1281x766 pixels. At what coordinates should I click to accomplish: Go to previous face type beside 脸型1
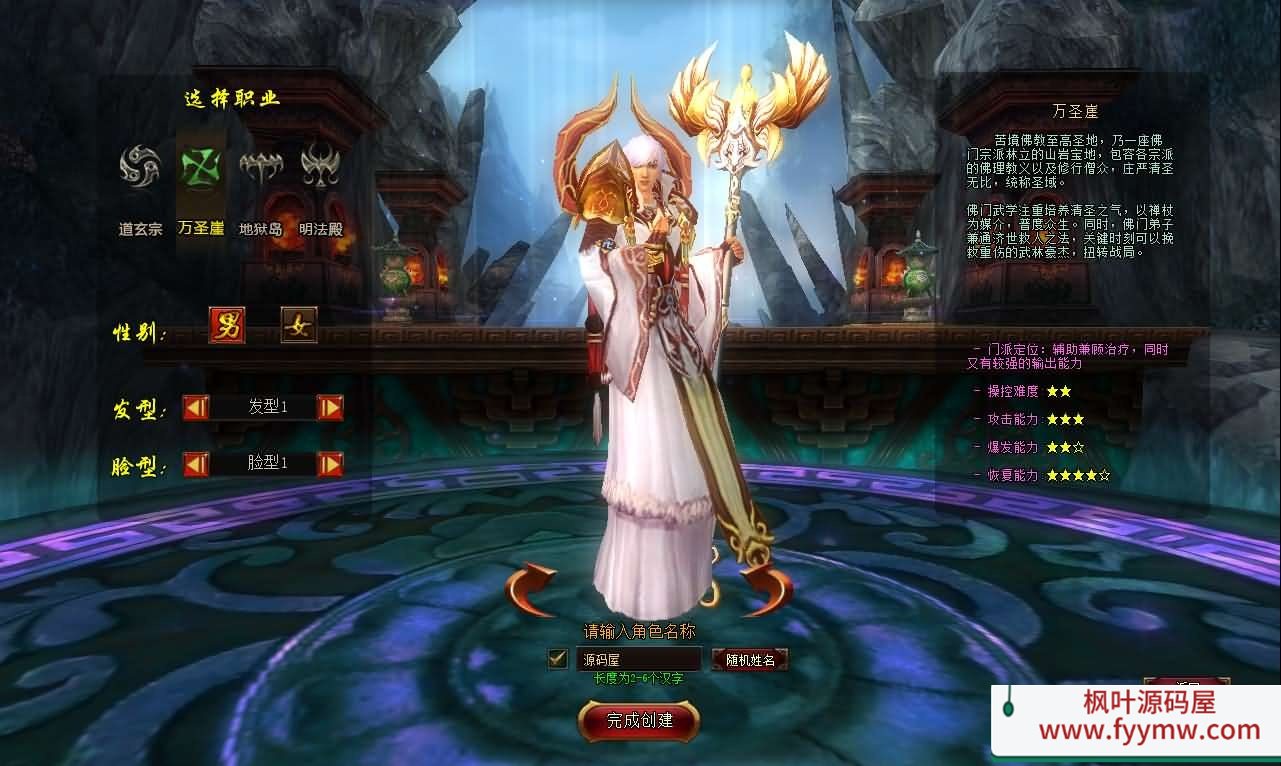pyautogui.click(x=196, y=464)
